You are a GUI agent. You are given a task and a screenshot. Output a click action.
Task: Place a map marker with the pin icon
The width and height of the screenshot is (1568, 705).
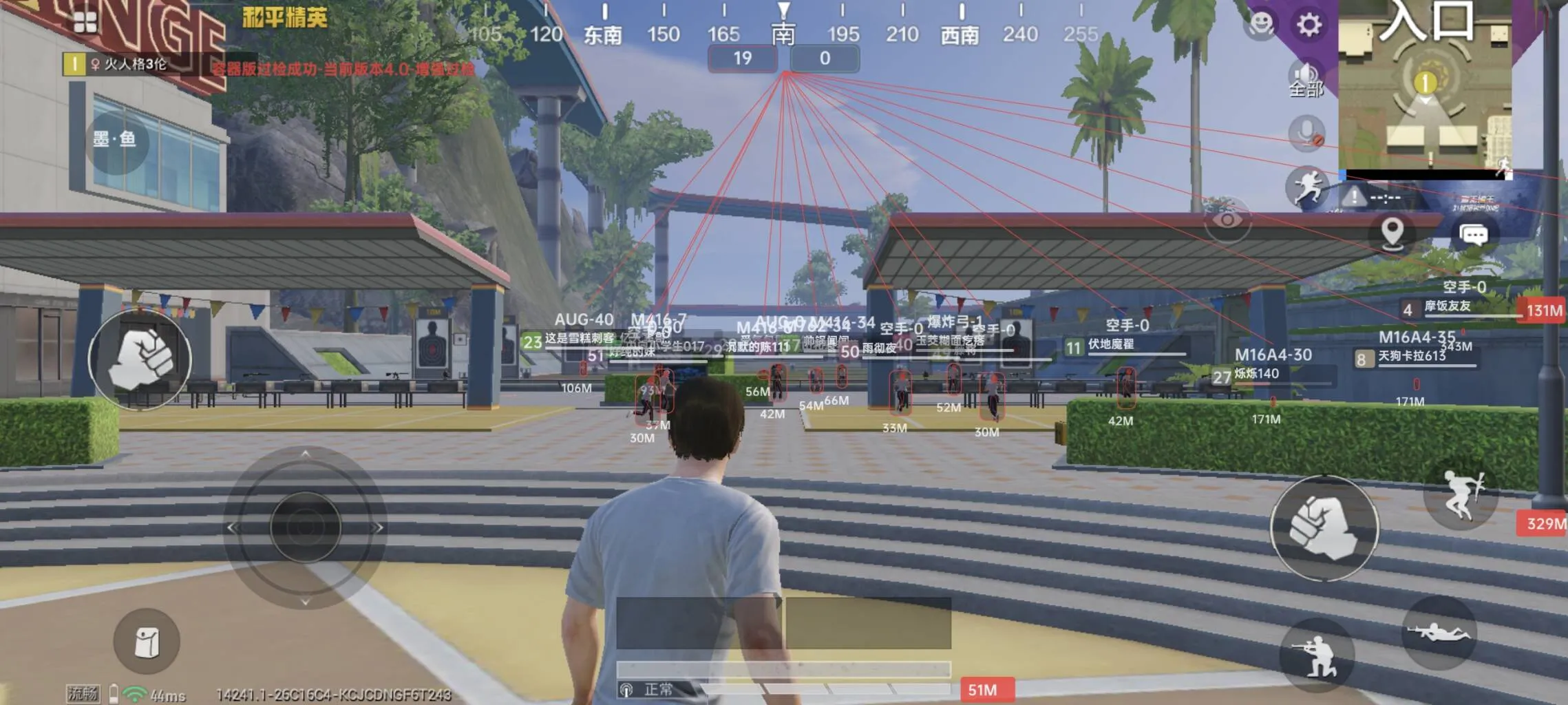[1392, 234]
